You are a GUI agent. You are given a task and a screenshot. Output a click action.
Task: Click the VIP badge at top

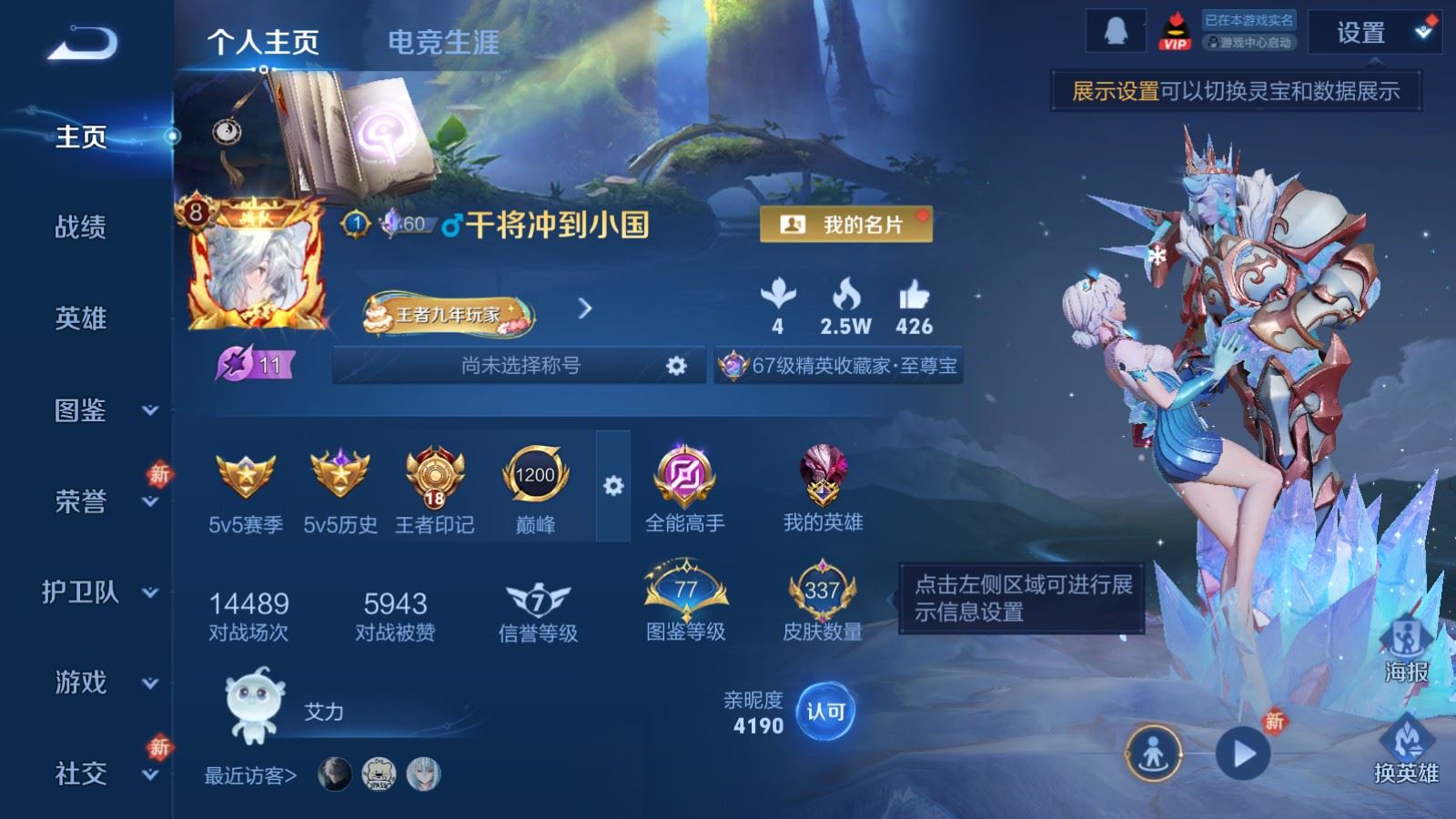pos(1176,29)
